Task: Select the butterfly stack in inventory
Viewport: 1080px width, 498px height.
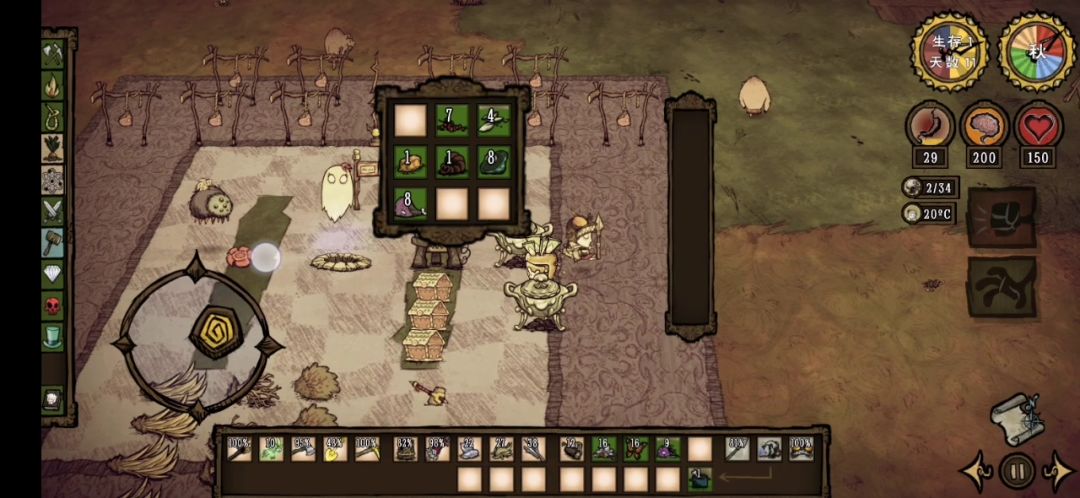Action: pos(637,449)
